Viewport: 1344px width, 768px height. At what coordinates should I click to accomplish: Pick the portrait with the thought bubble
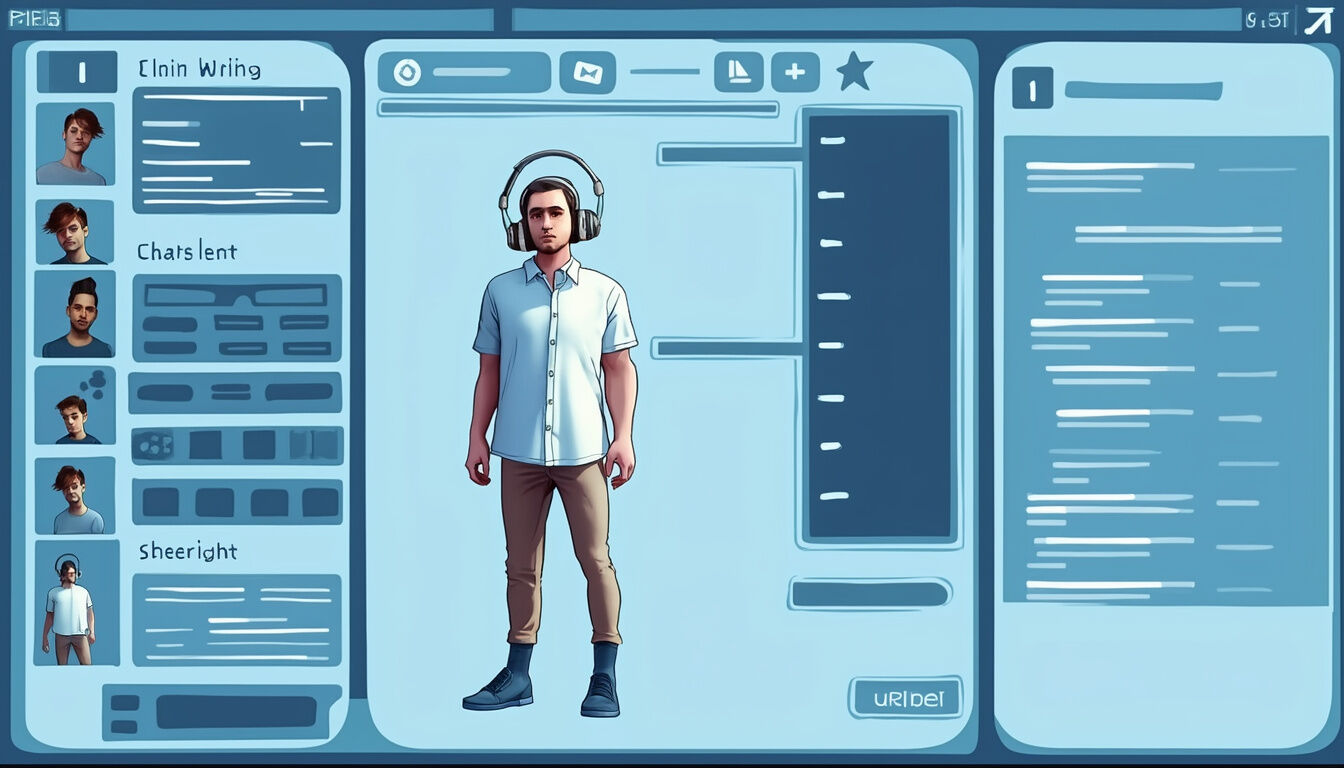(75, 405)
